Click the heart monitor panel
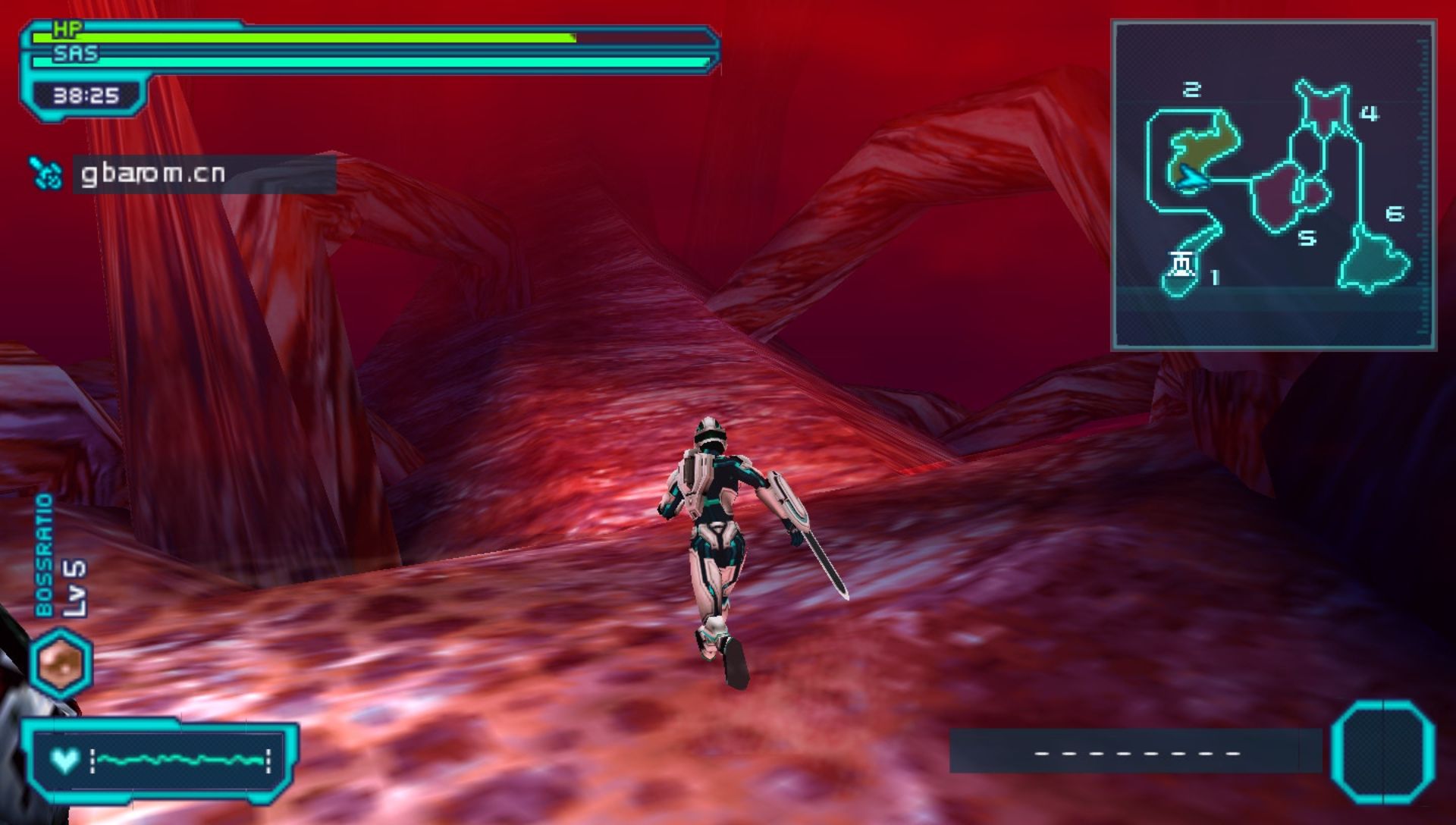Image resolution: width=1456 pixels, height=825 pixels. click(159, 760)
